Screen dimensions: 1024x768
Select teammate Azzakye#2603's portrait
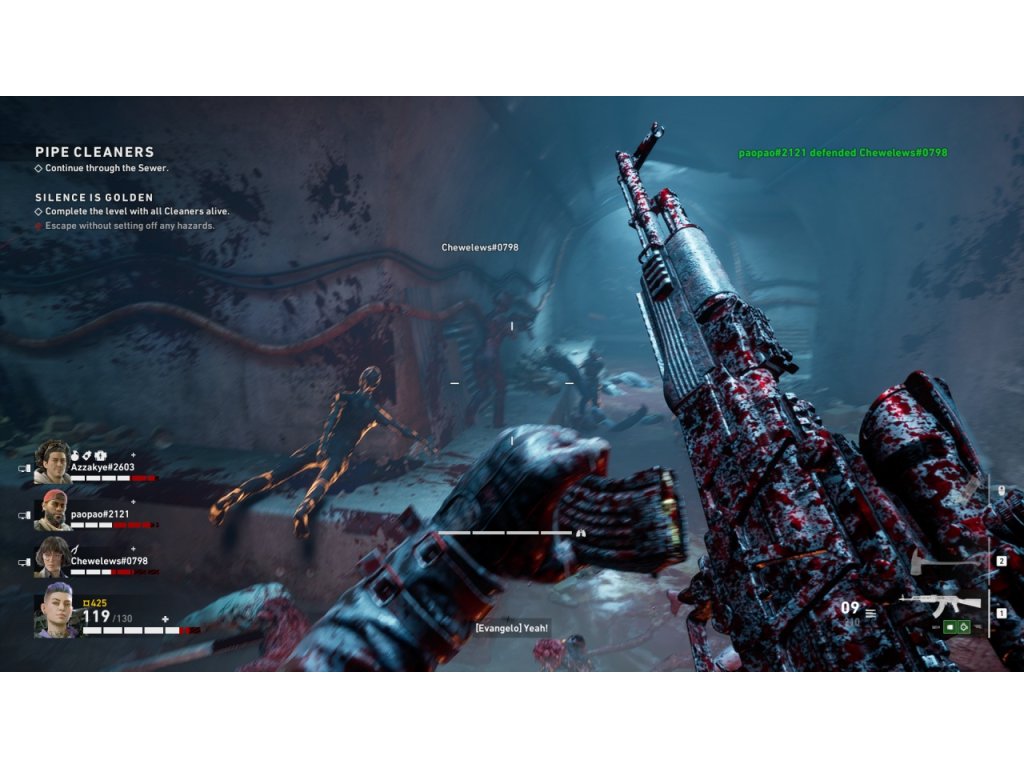(x=52, y=462)
